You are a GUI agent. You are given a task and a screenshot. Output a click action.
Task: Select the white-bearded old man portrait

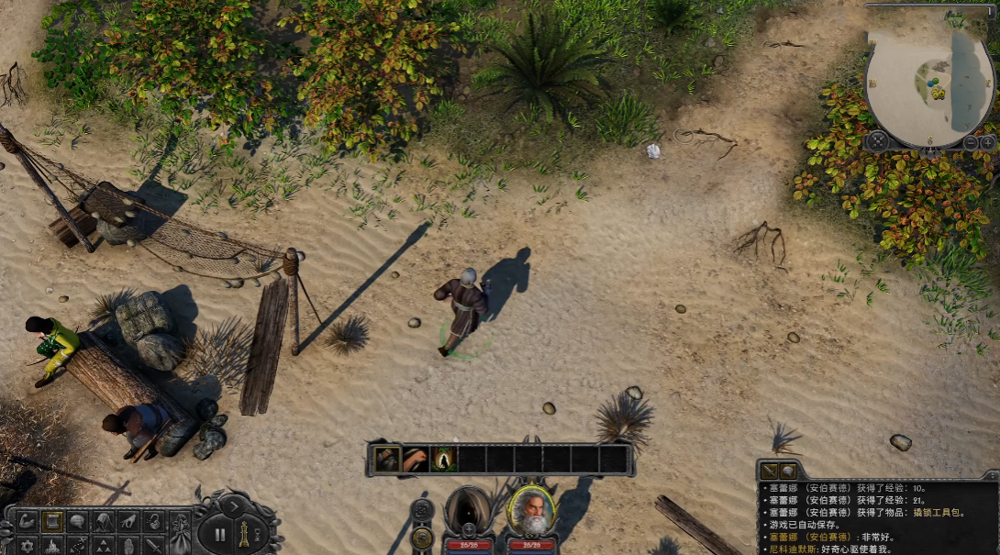[x=531, y=511]
